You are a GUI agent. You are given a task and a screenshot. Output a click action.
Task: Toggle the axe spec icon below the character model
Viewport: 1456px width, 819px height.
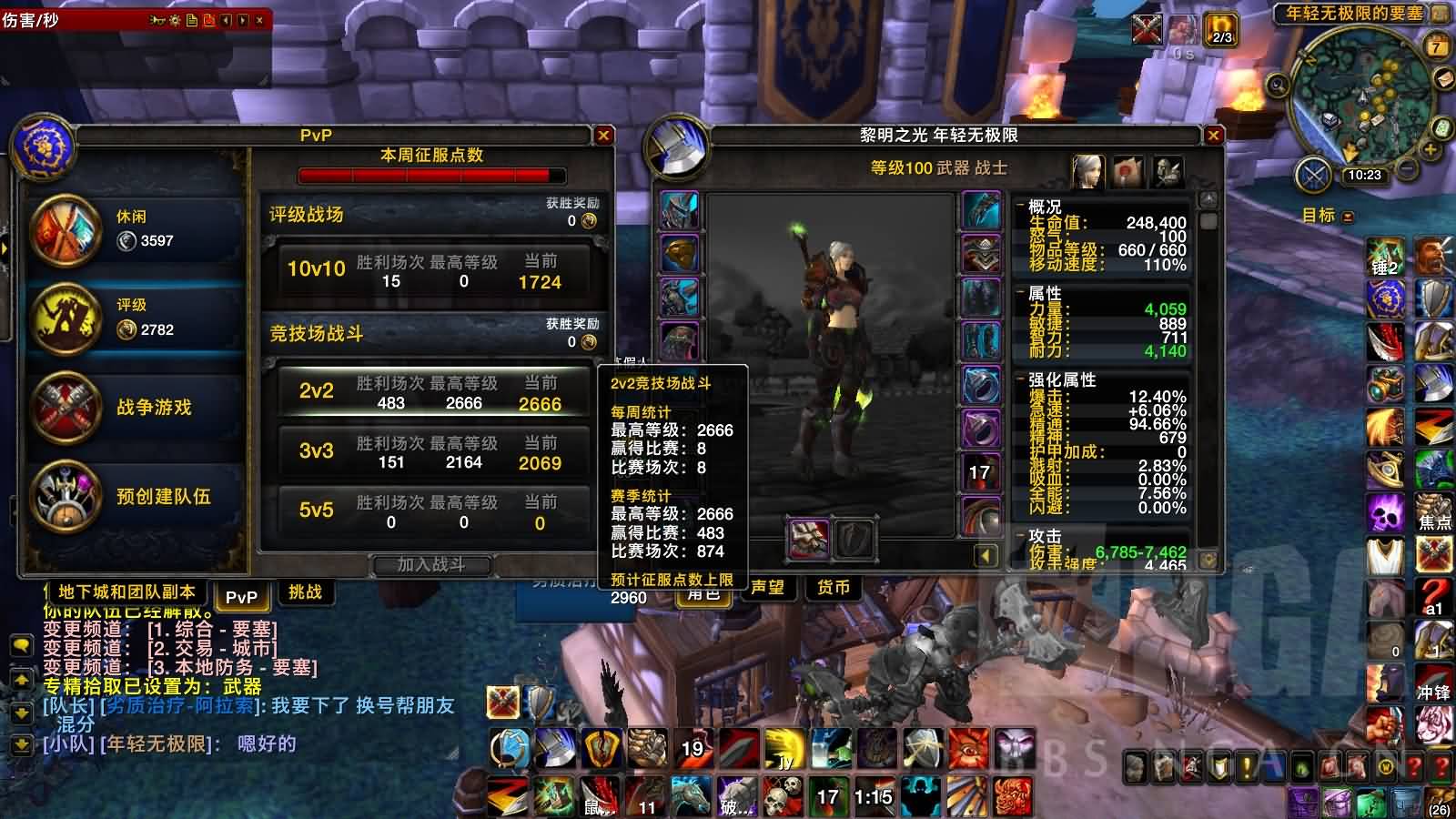point(807,537)
